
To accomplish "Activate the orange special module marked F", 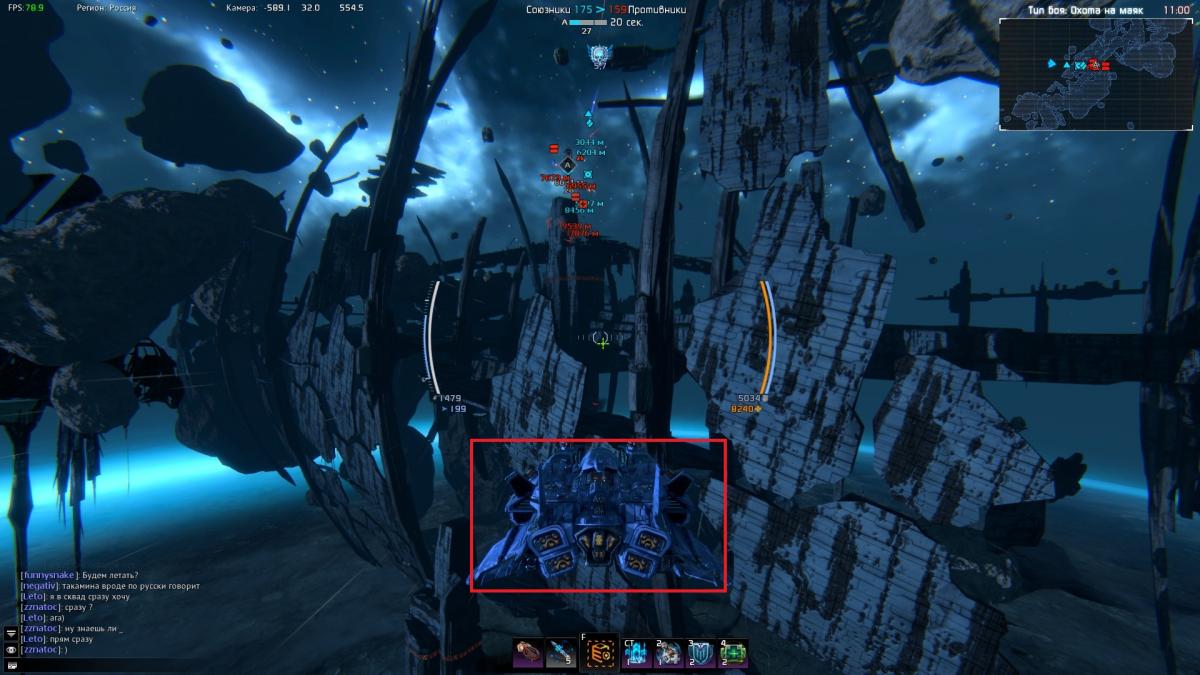I will click(600, 653).
